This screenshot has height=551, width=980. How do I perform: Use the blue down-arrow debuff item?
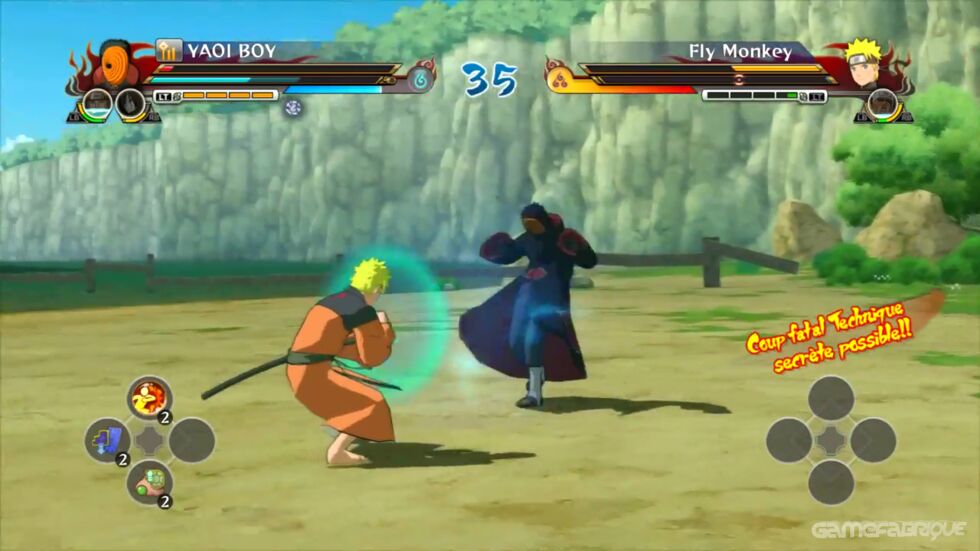(x=106, y=440)
